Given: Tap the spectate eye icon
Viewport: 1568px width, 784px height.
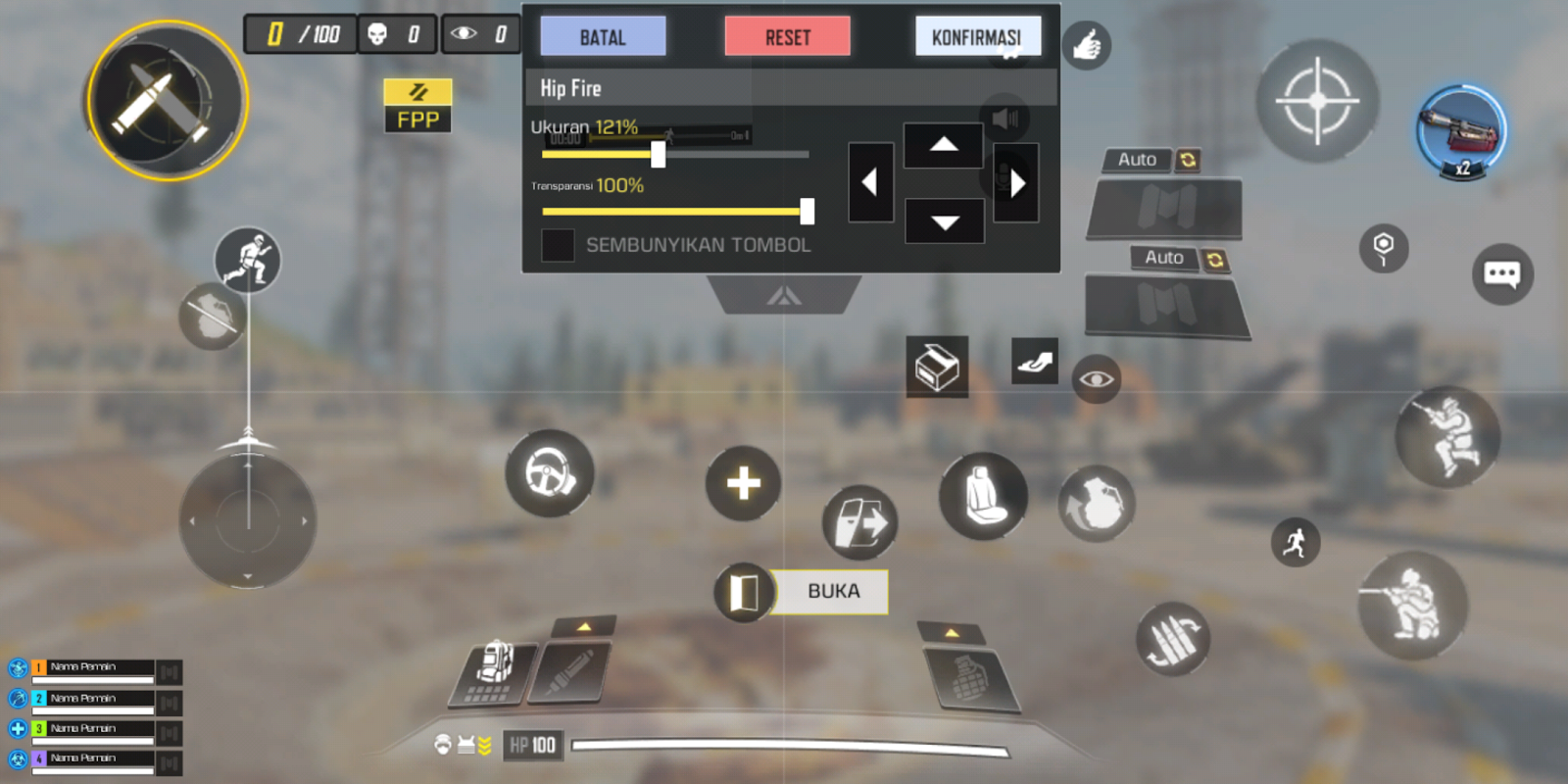Looking at the screenshot, I should tap(1097, 381).
